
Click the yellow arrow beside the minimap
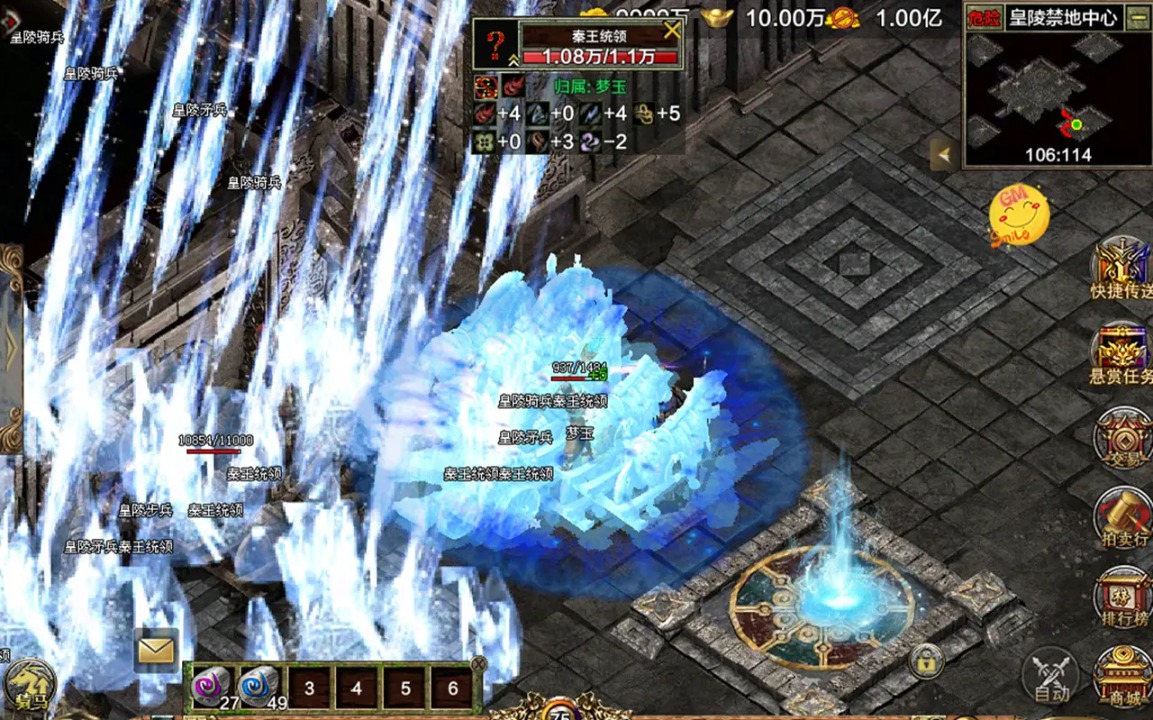coord(942,155)
